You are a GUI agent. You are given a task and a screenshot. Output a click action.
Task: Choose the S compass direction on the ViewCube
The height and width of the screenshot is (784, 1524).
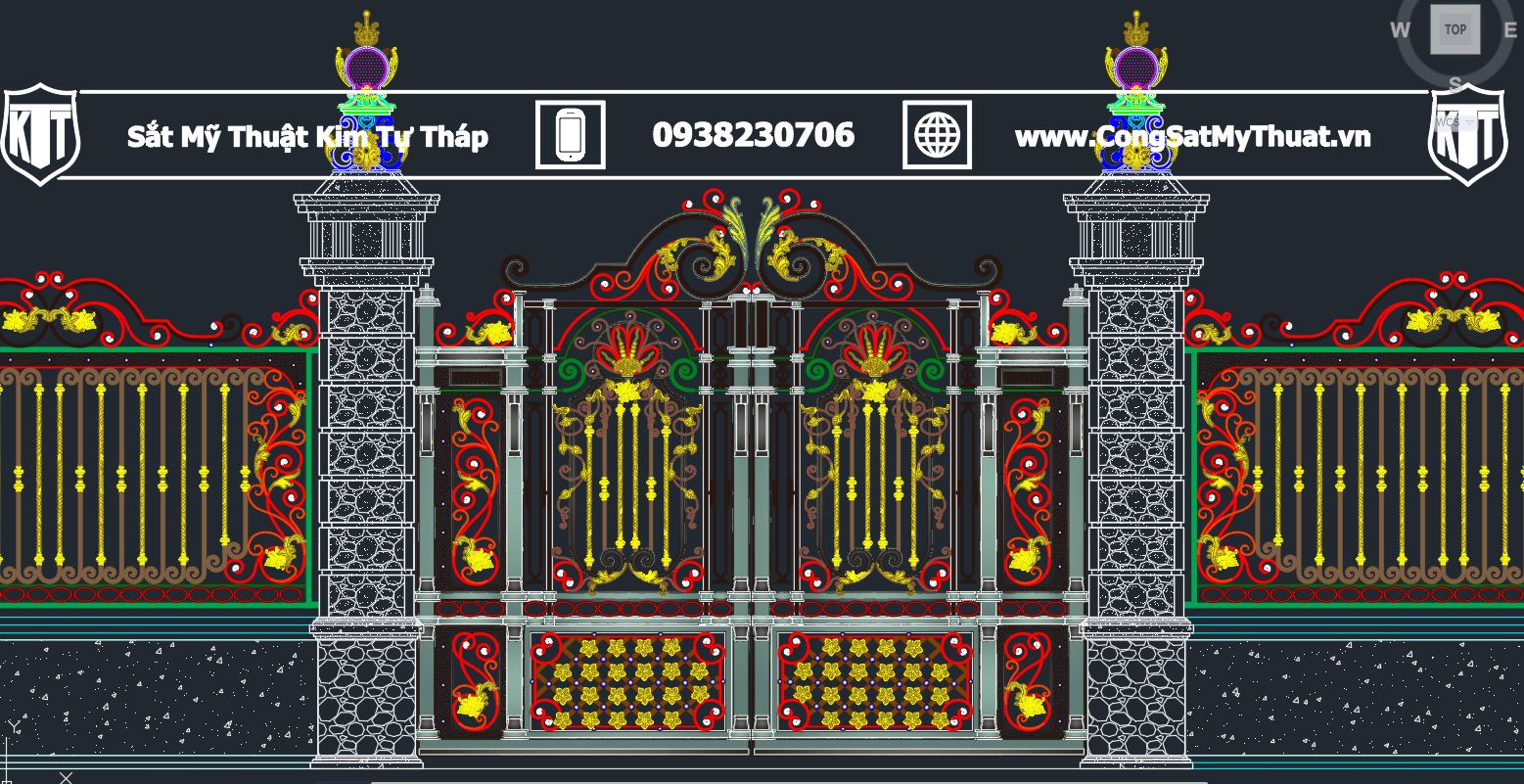point(1455,82)
